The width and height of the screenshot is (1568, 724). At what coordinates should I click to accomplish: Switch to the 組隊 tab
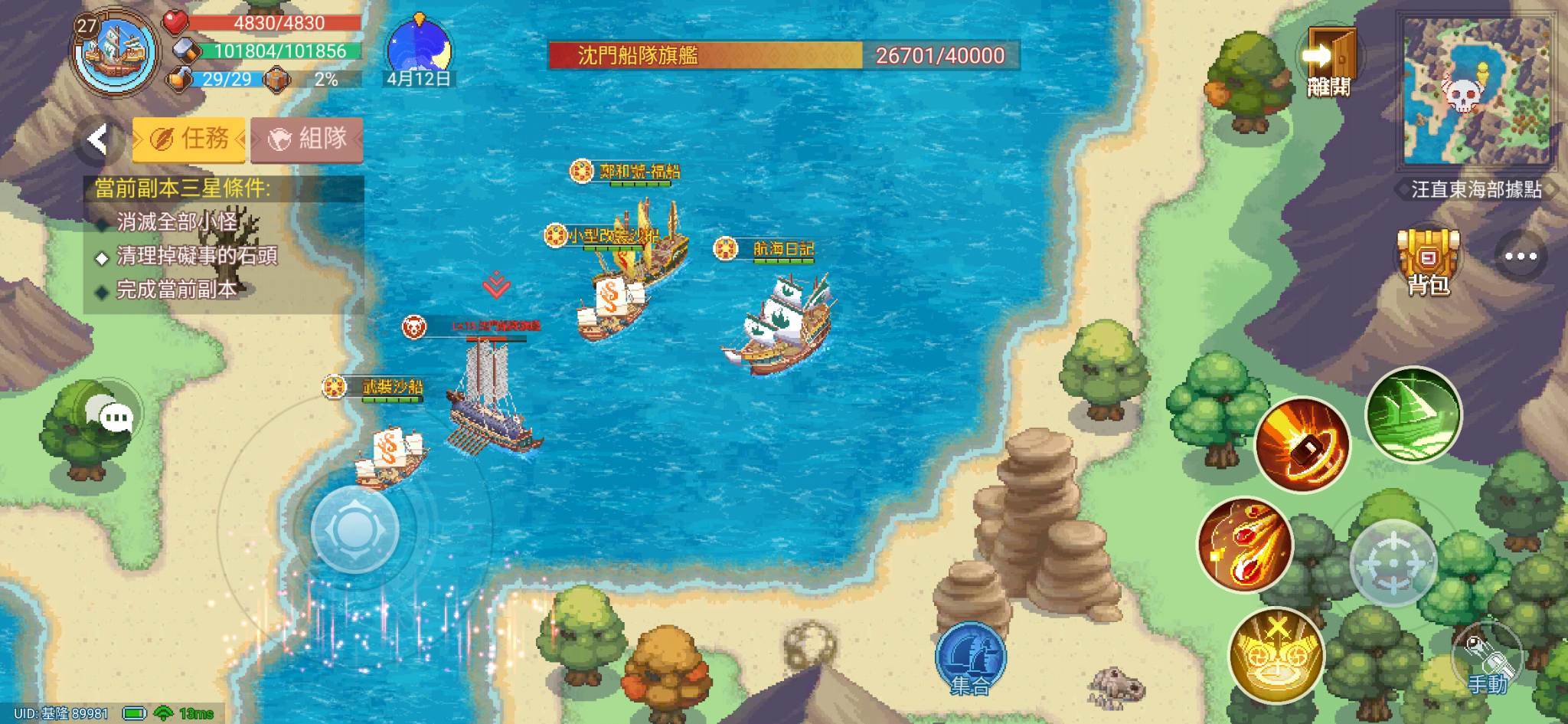point(305,139)
